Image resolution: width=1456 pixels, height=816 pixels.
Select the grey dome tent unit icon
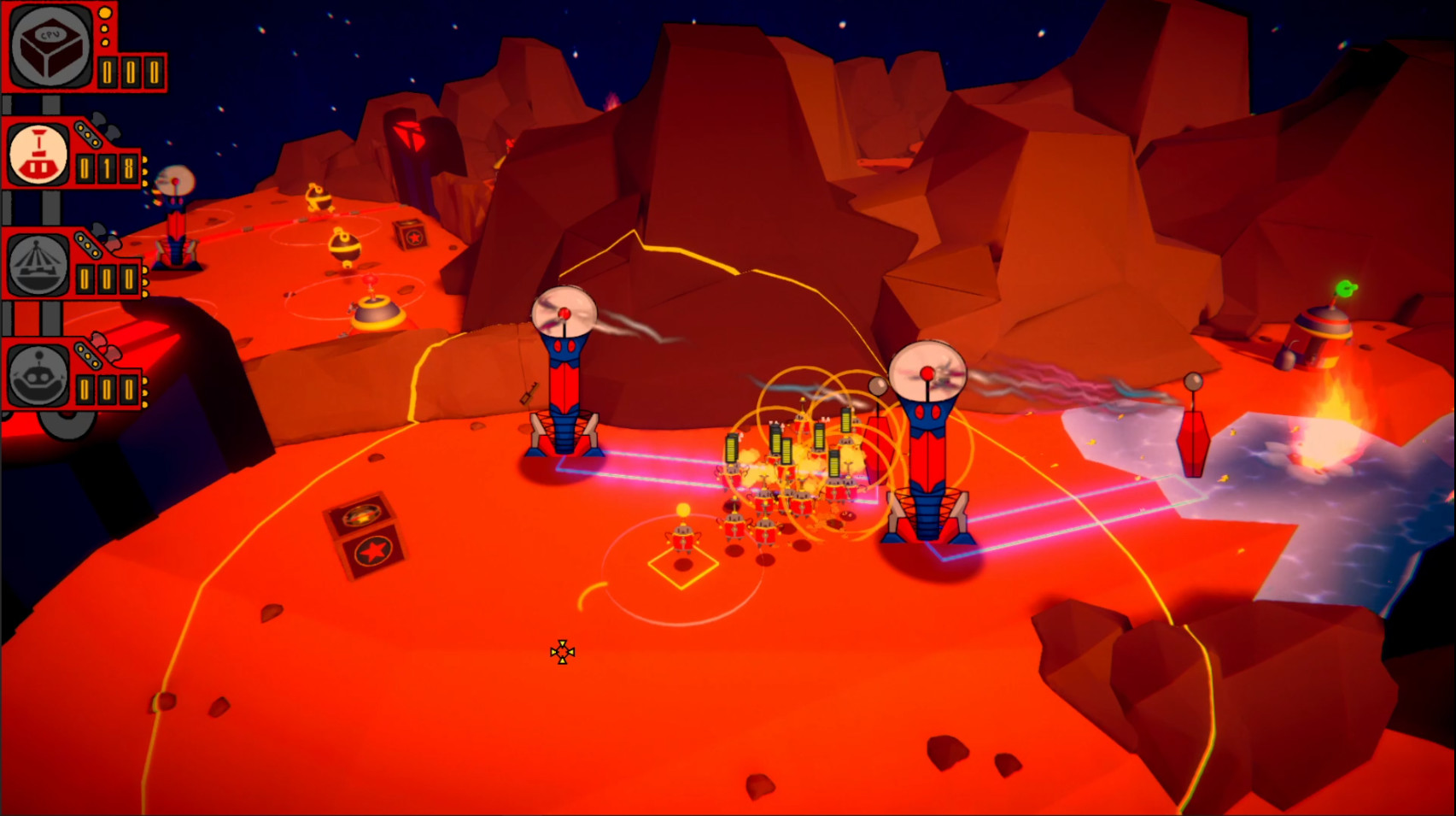pyautogui.click(x=38, y=265)
